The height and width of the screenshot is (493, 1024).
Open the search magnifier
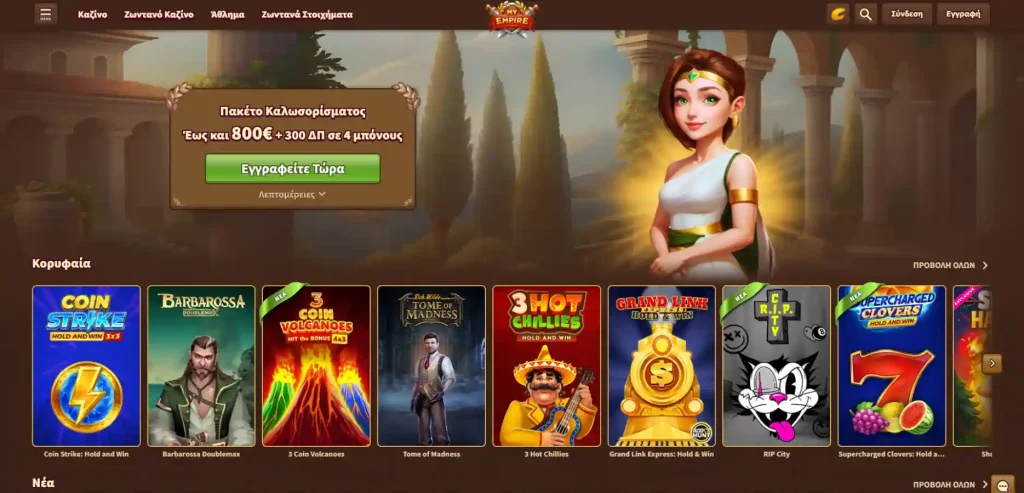(x=866, y=14)
